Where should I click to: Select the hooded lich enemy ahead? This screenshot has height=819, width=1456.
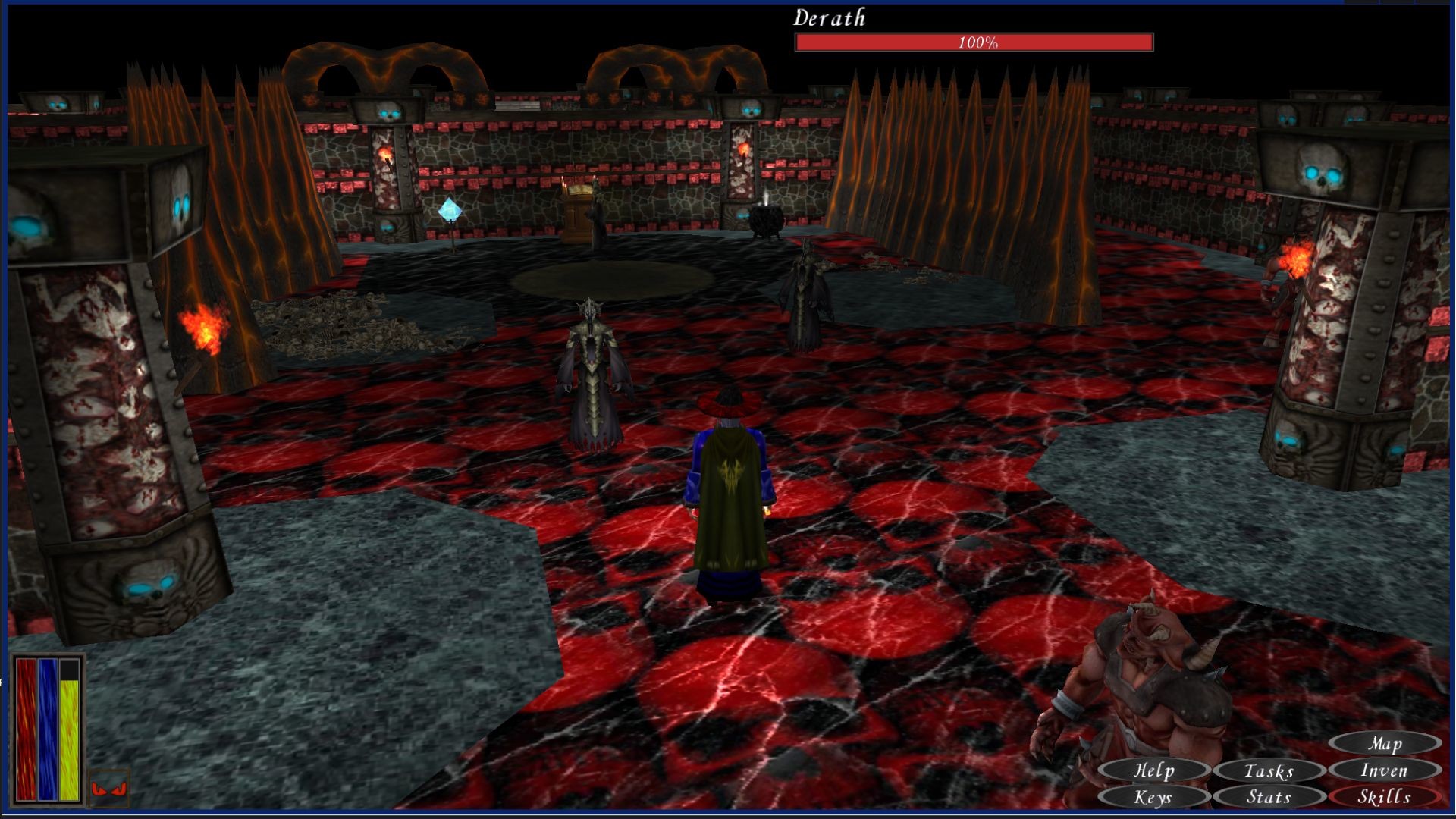[591, 372]
